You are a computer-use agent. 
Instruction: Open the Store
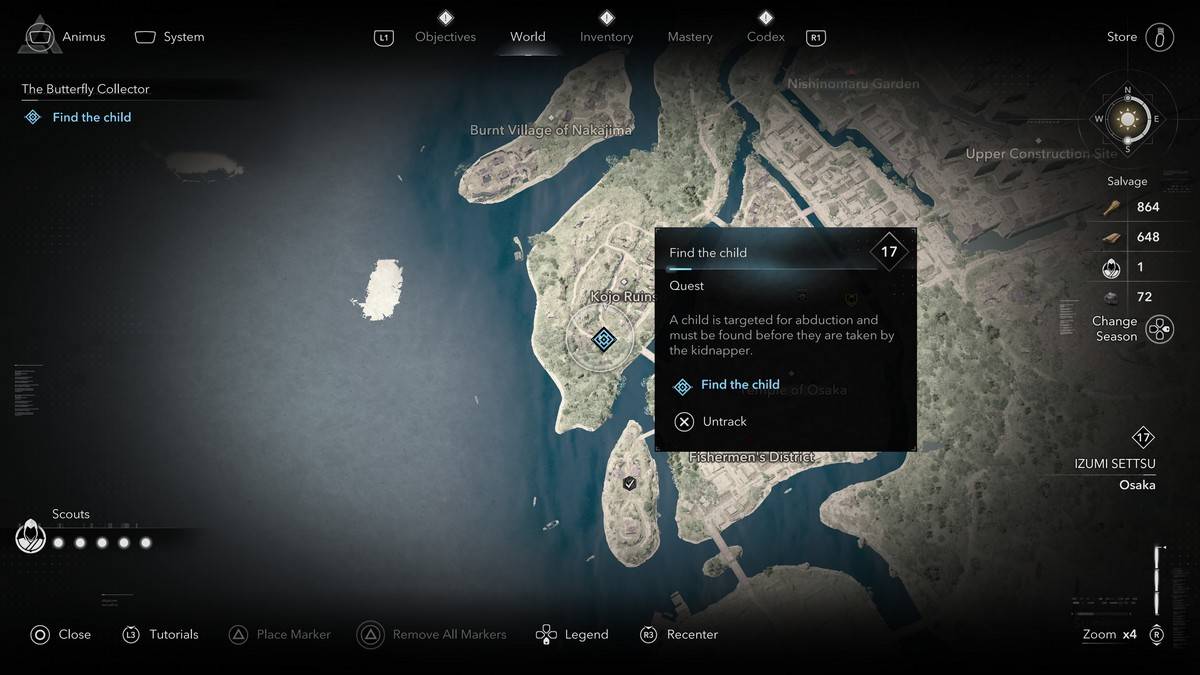tap(1140, 37)
